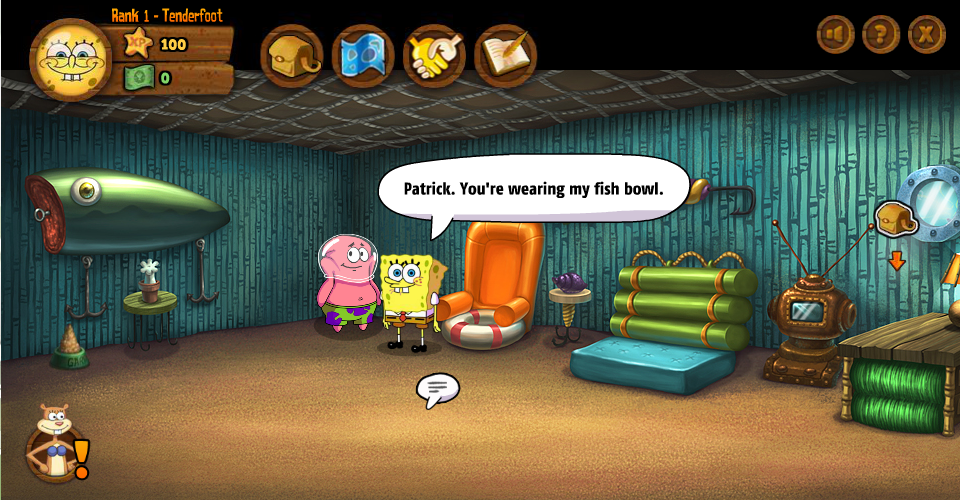Open the backpack inventory
Screen dimensions: 960x500
coord(291,56)
